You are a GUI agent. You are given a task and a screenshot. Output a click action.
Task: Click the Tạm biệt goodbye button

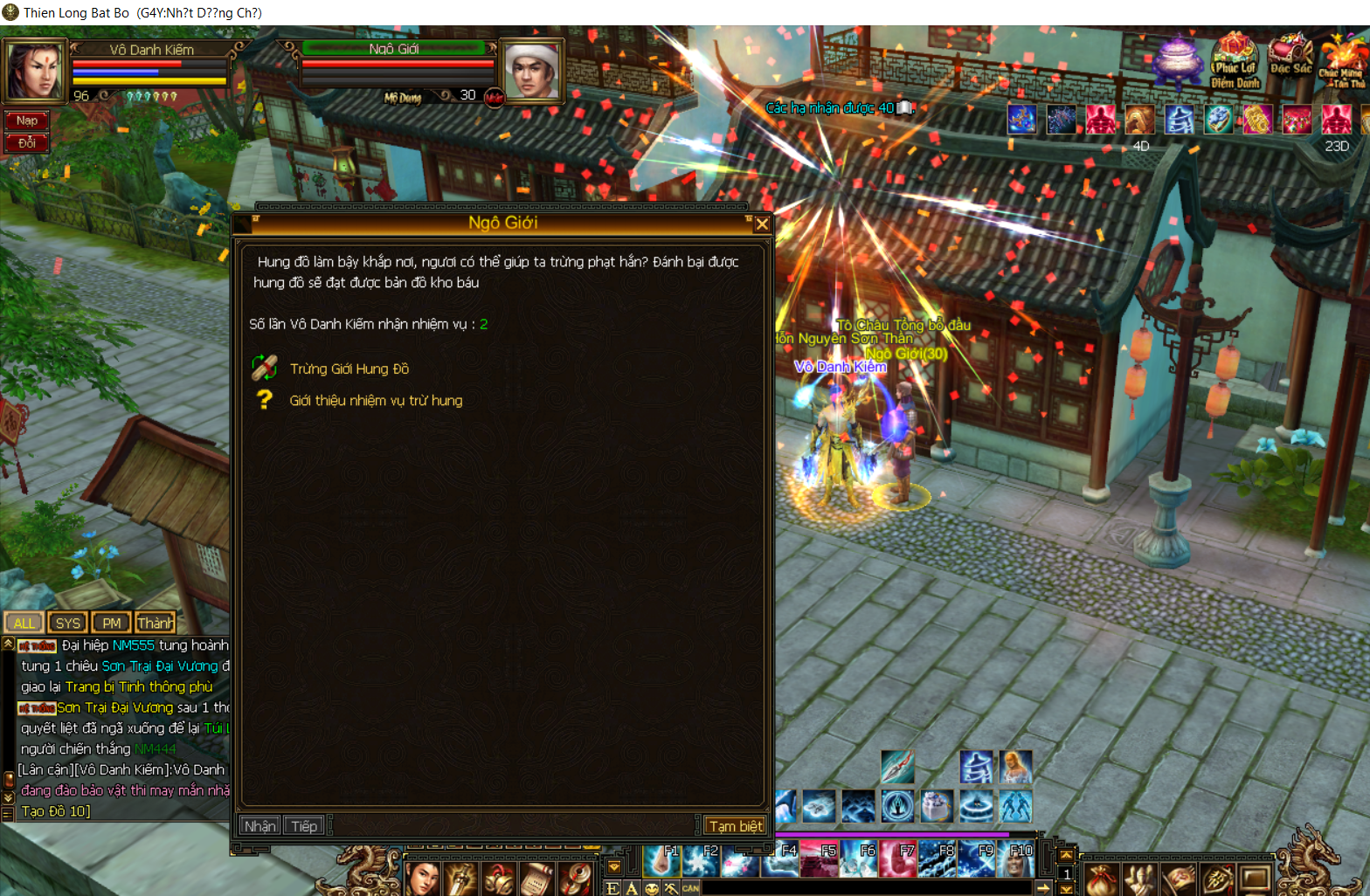click(x=735, y=825)
